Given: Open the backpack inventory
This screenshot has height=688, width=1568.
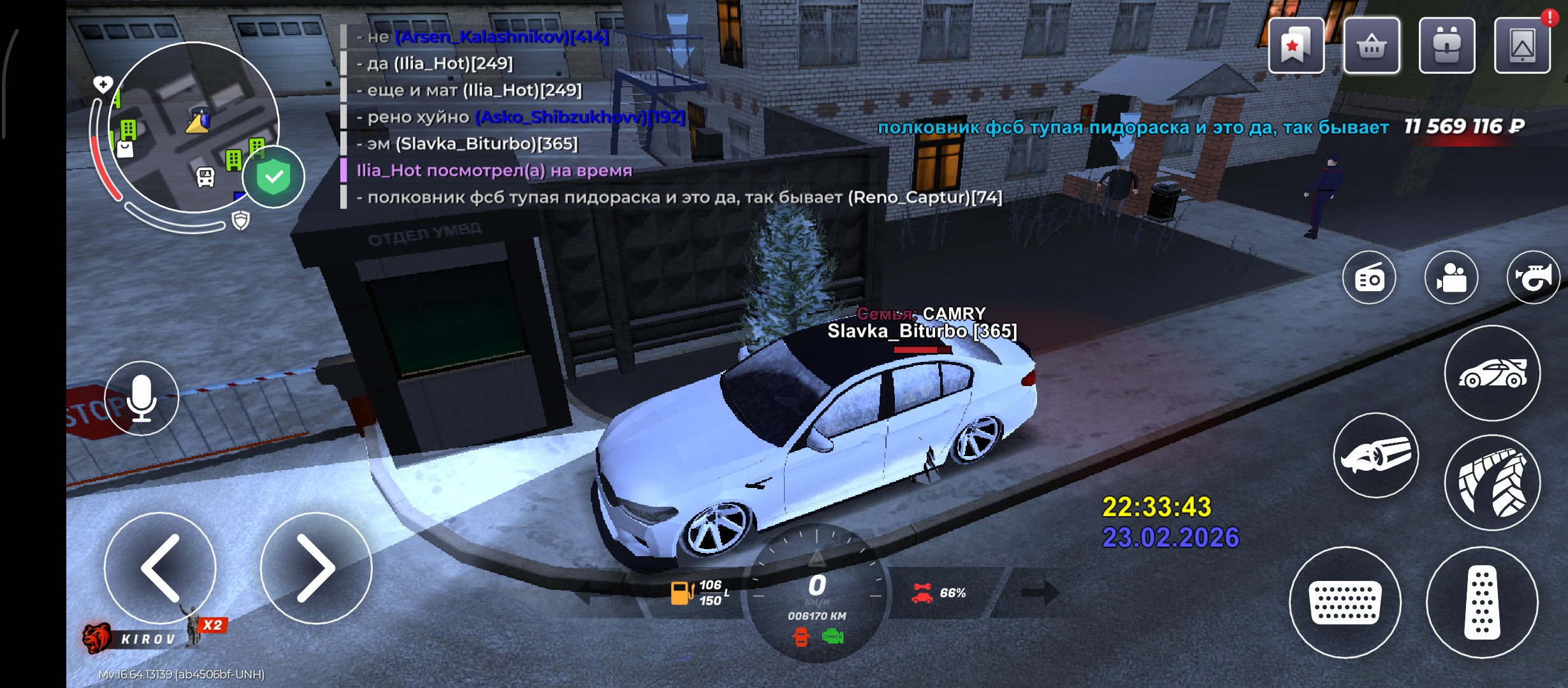Looking at the screenshot, I should click(x=1446, y=46).
